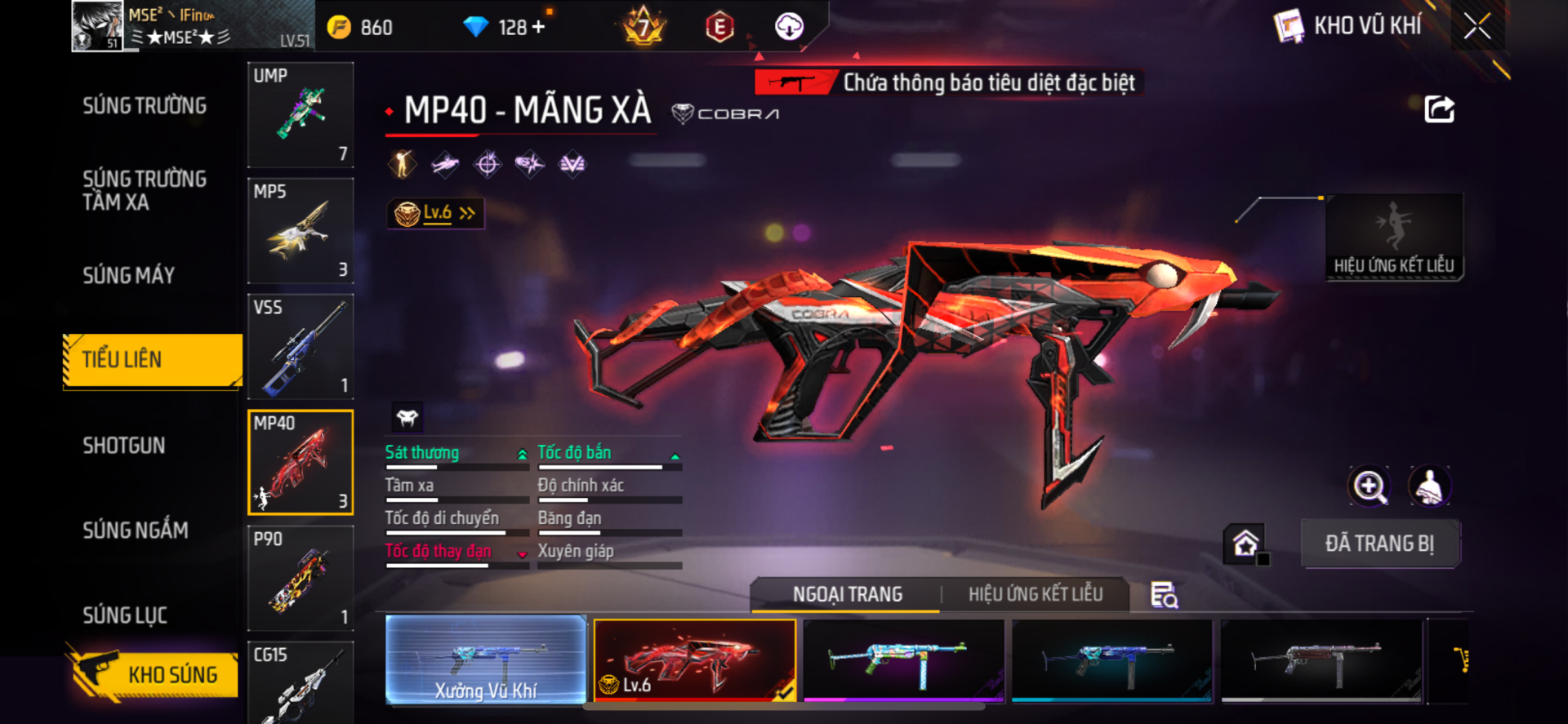1568x724 pixels.
Task: Pick the MP5 weapon tile
Action: (301, 230)
